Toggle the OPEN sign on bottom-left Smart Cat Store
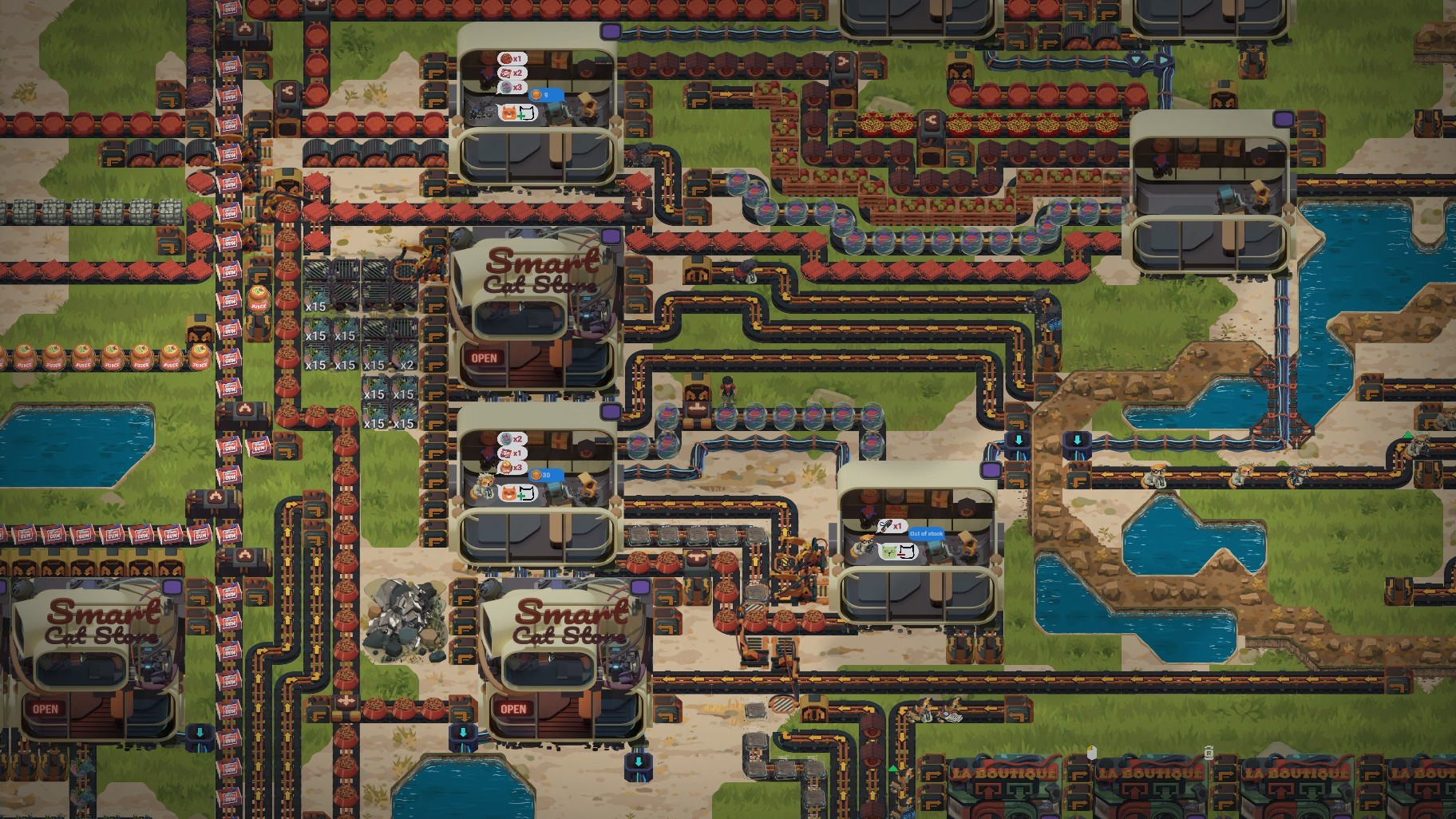This screenshot has height=819, width=1456. (45, 707)
